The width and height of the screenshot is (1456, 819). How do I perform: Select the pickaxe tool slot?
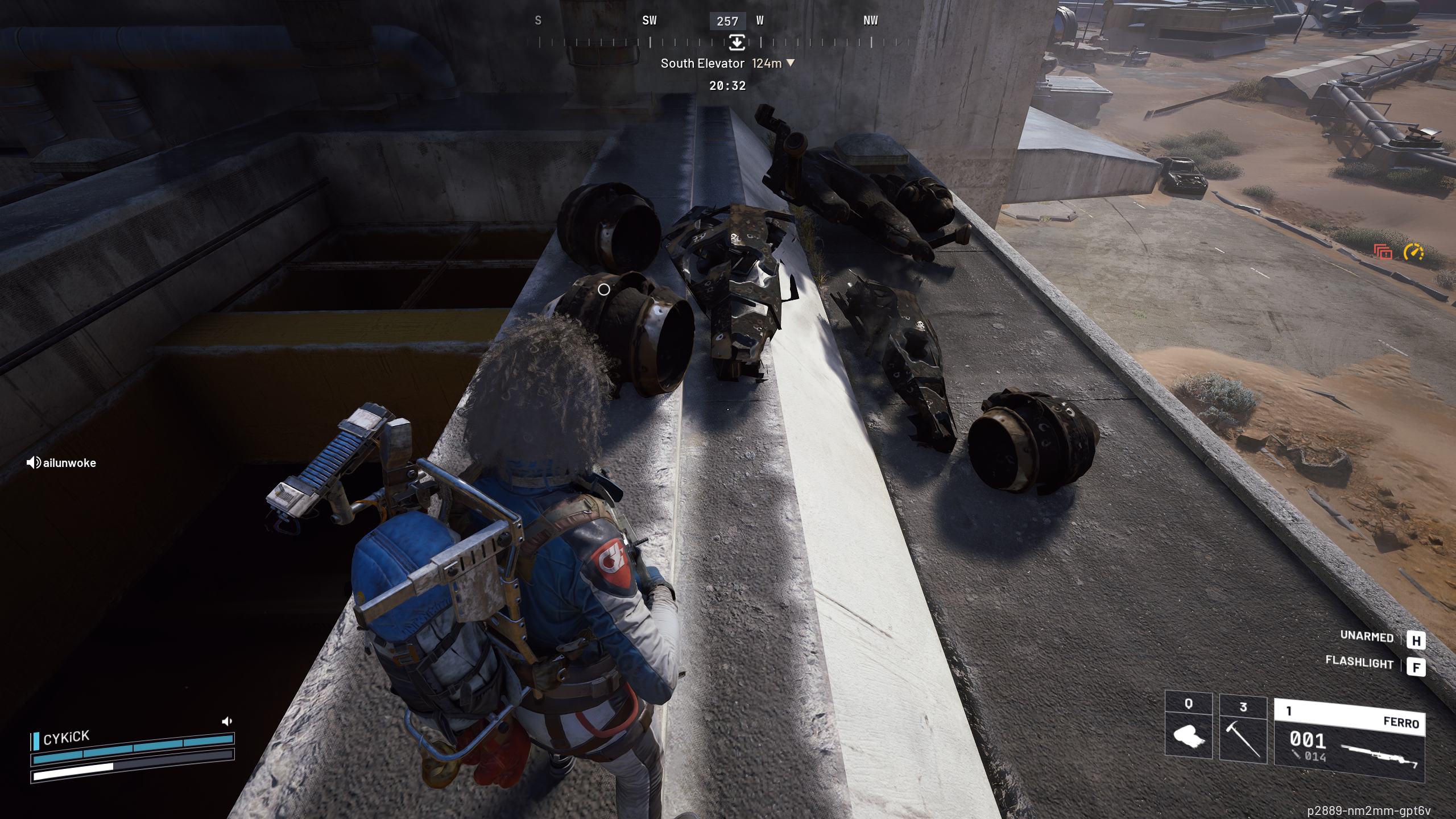pyautogui.click(x=1243, y=729)
